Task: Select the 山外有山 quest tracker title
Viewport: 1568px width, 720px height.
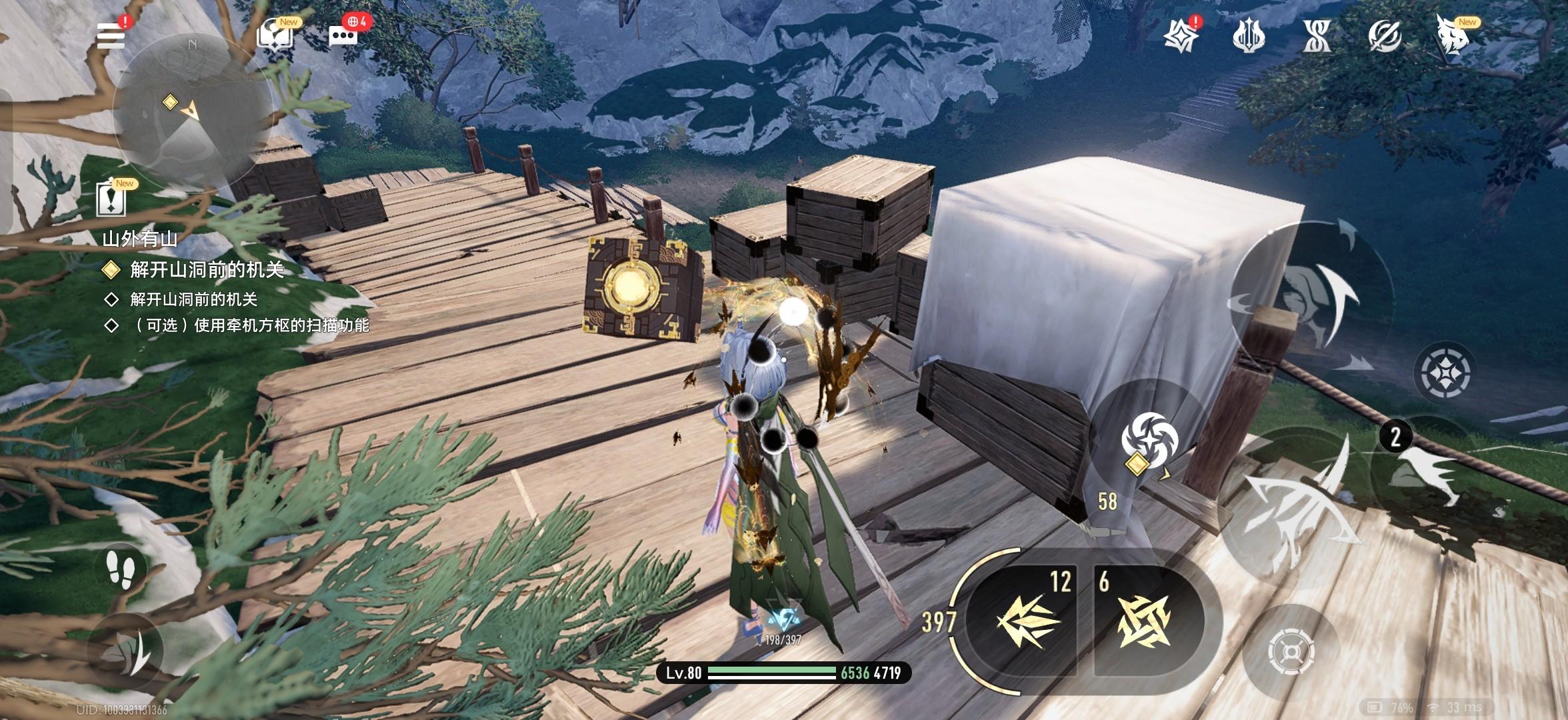Action: pos(140,239)
